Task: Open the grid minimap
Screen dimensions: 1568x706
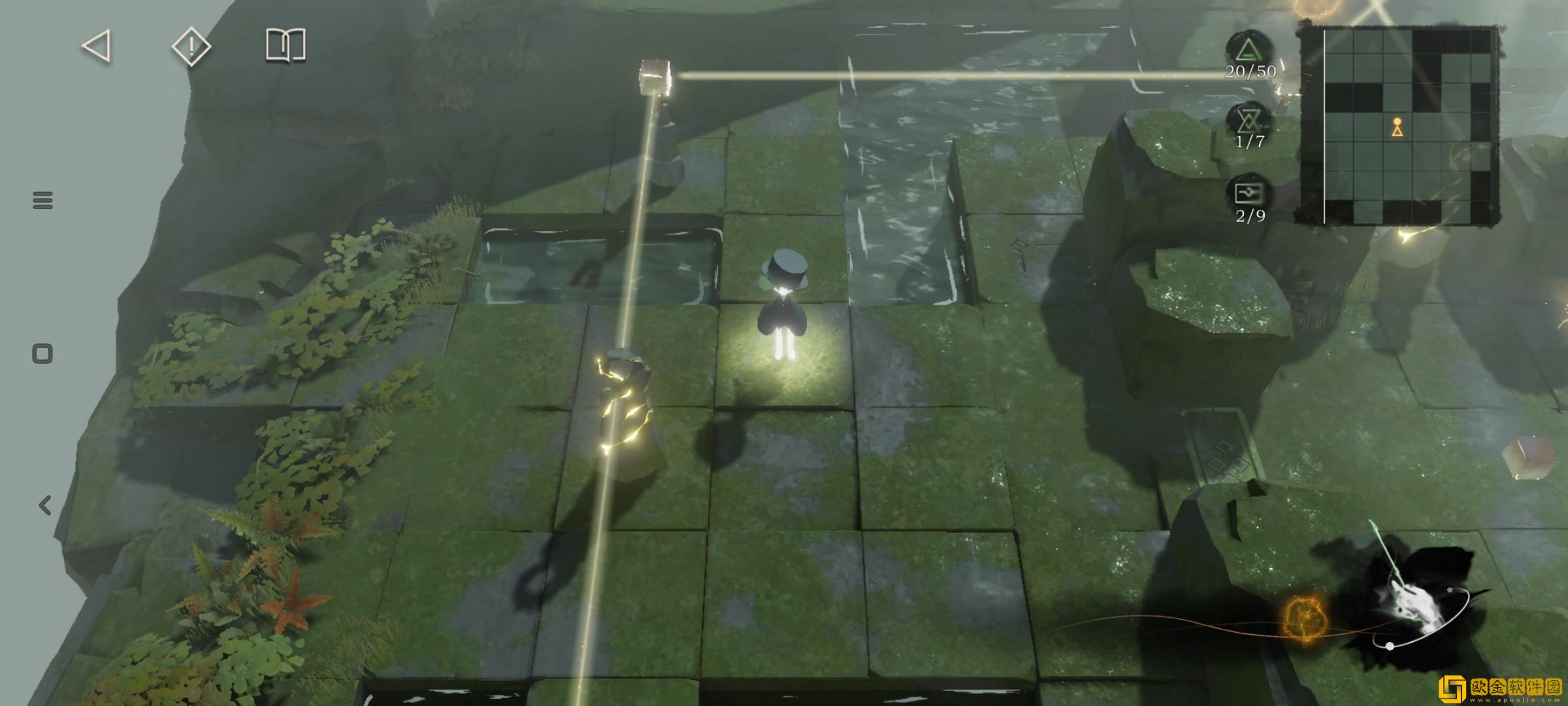Action: 1398,125
